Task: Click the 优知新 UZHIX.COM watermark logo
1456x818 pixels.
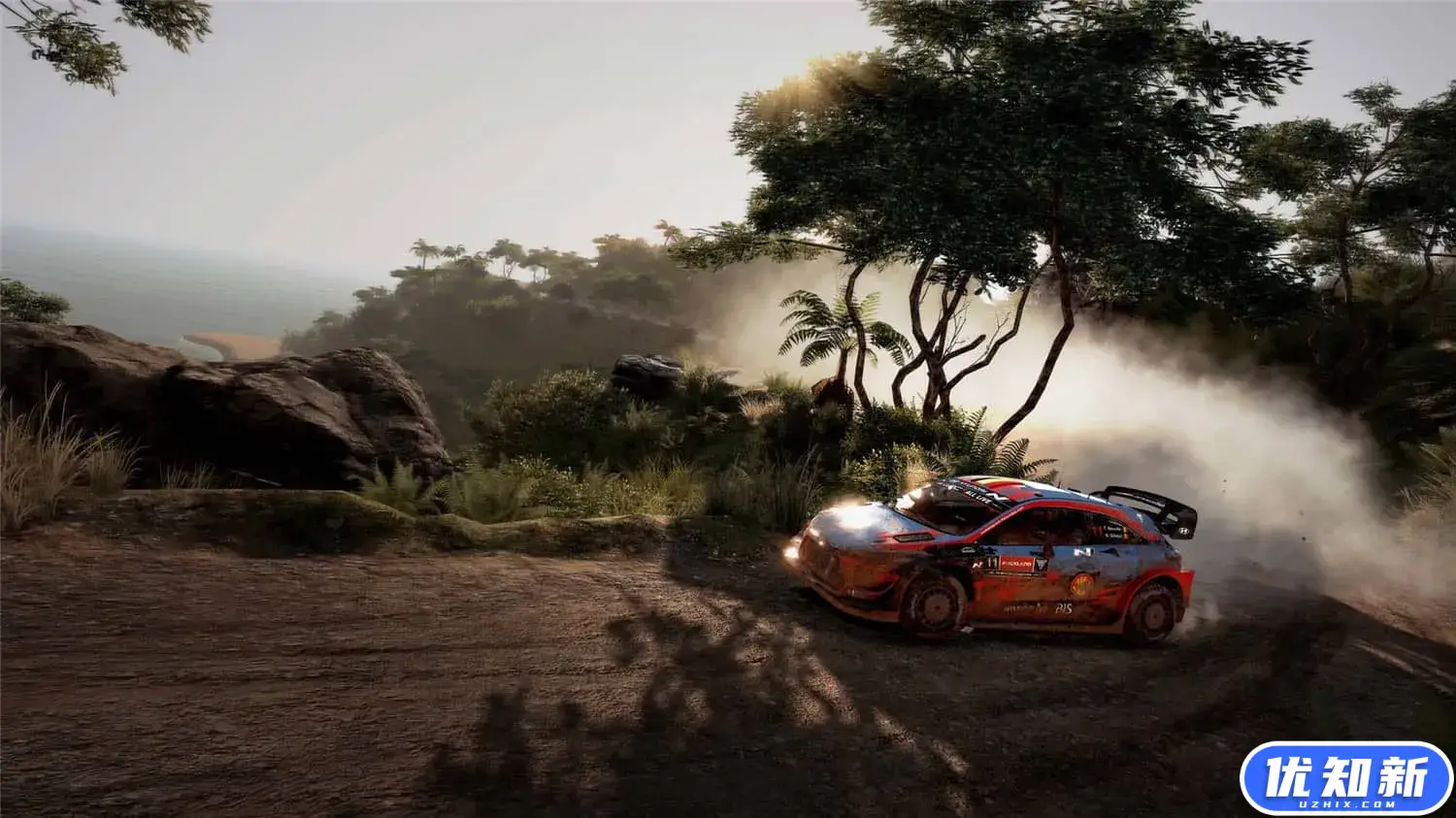Action: [1345, 778]
